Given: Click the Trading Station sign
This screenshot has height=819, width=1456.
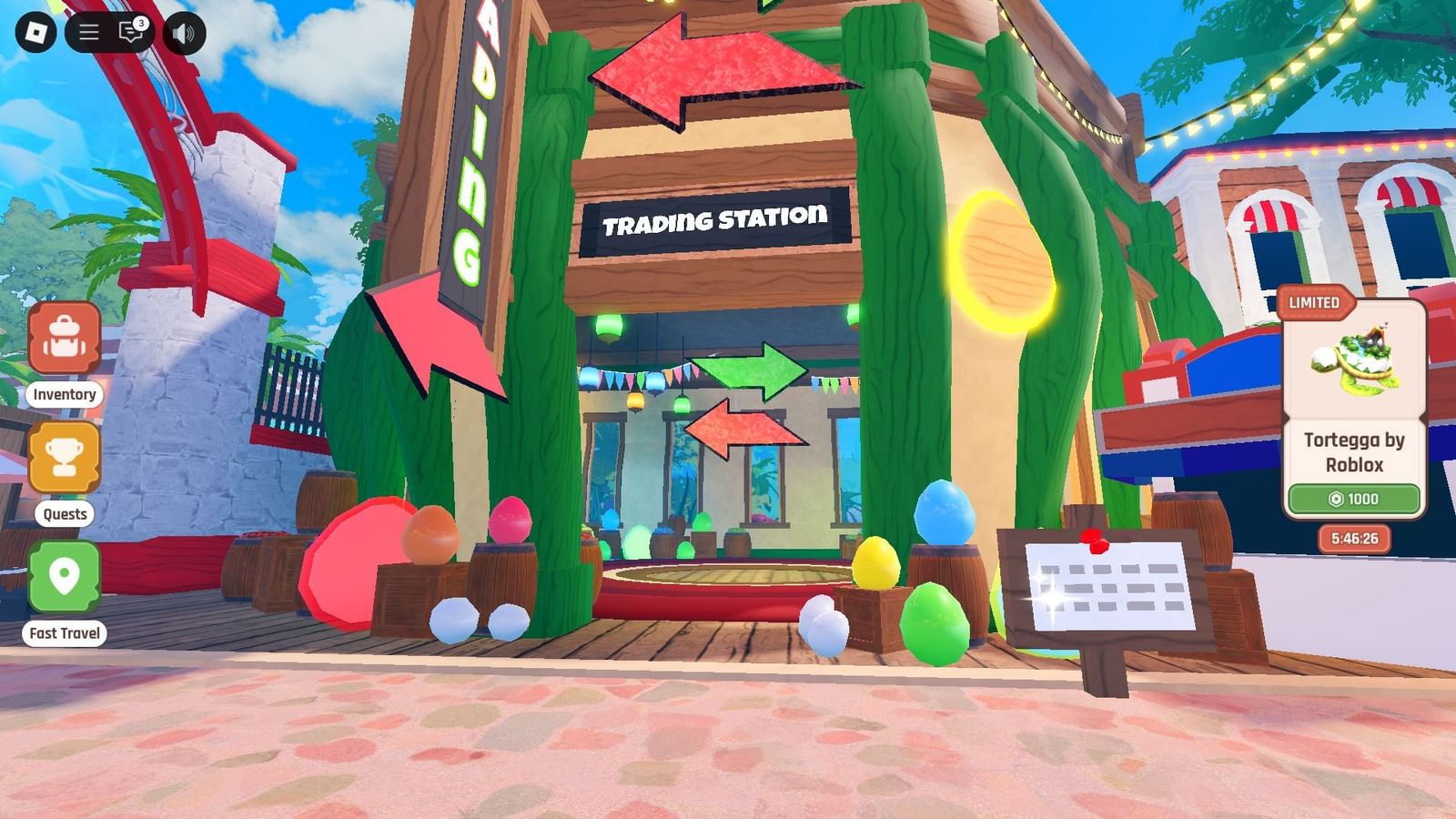Looking at the screenshot, I should tap(715, 217).
